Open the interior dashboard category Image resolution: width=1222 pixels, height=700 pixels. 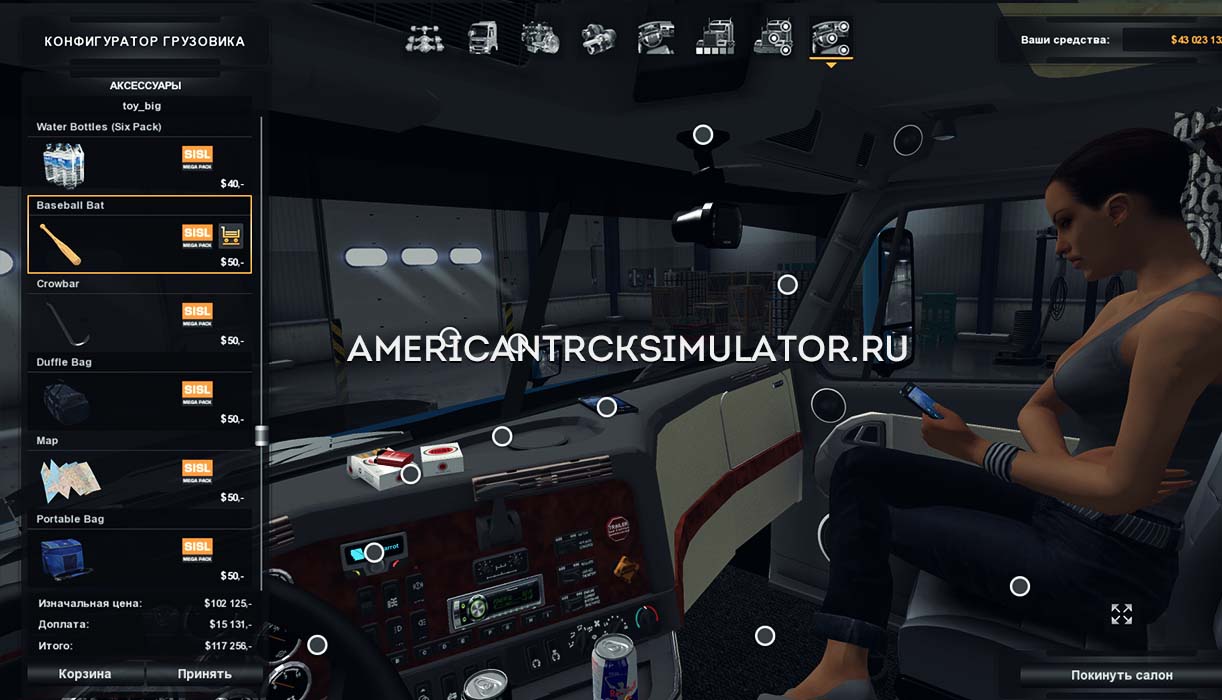656,38
